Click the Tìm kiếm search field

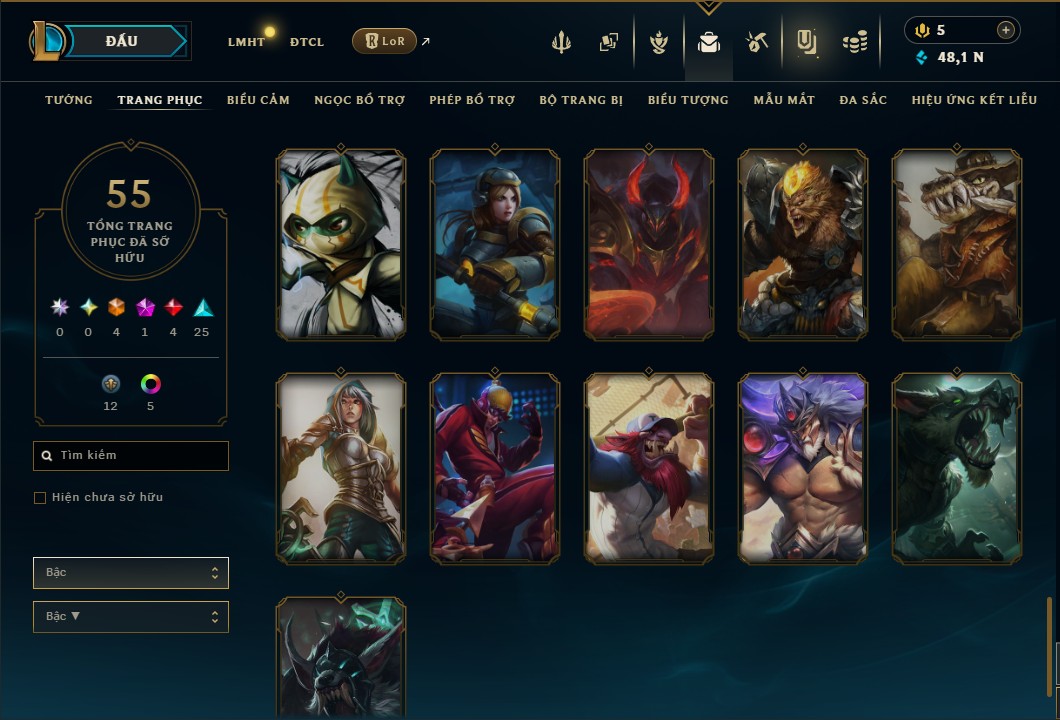(x=131, y=456)
